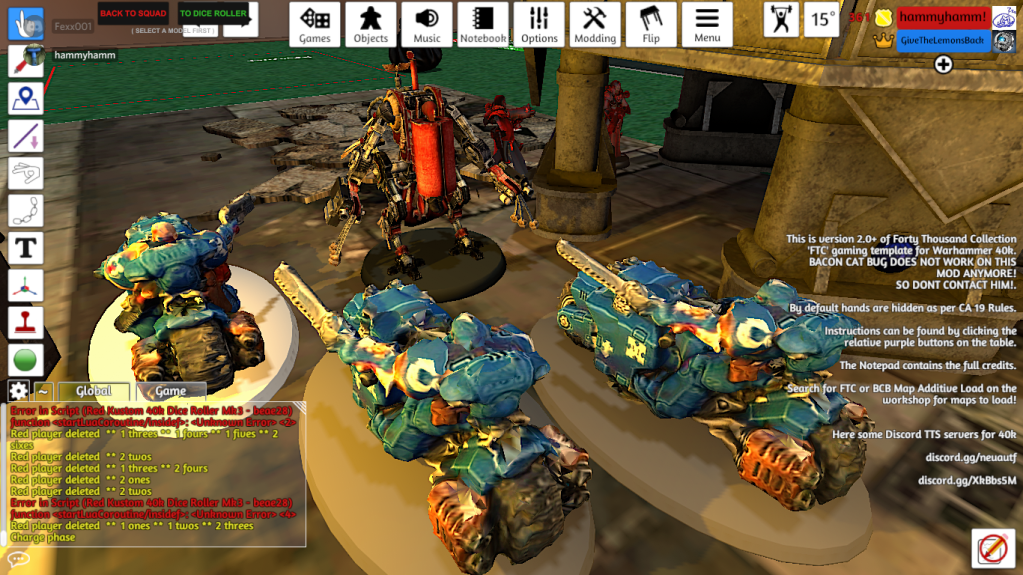Switch to the Game chat tab
This screenshot has width=1023, height=575.
(171, 391)
